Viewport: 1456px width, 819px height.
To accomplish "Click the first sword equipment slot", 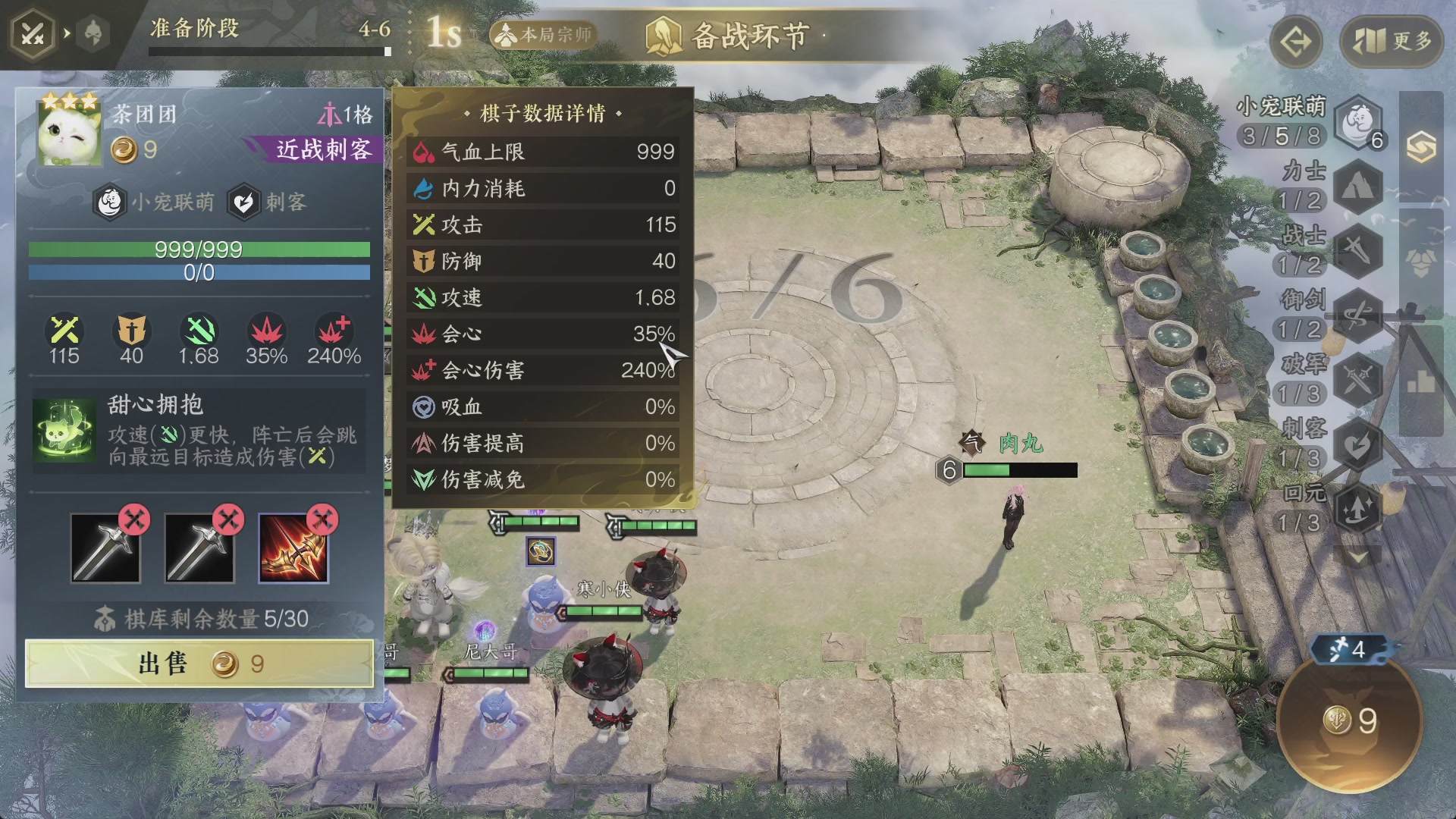I will tap(104, 548).
